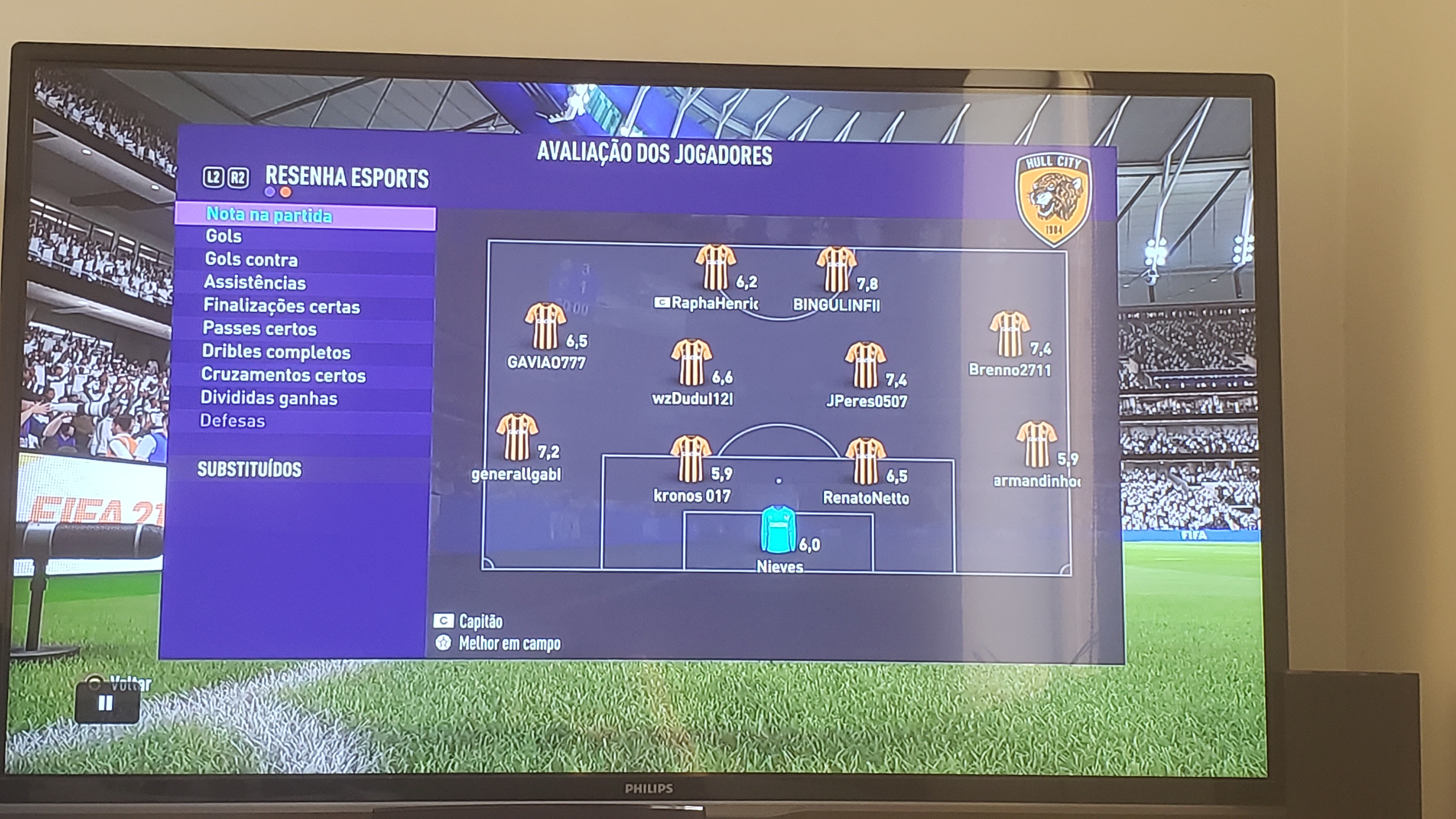This screenshot has width=1456, height=819.
Task: Click the pause button overlay
Action: pyautogui.click(x=106, y=704)
